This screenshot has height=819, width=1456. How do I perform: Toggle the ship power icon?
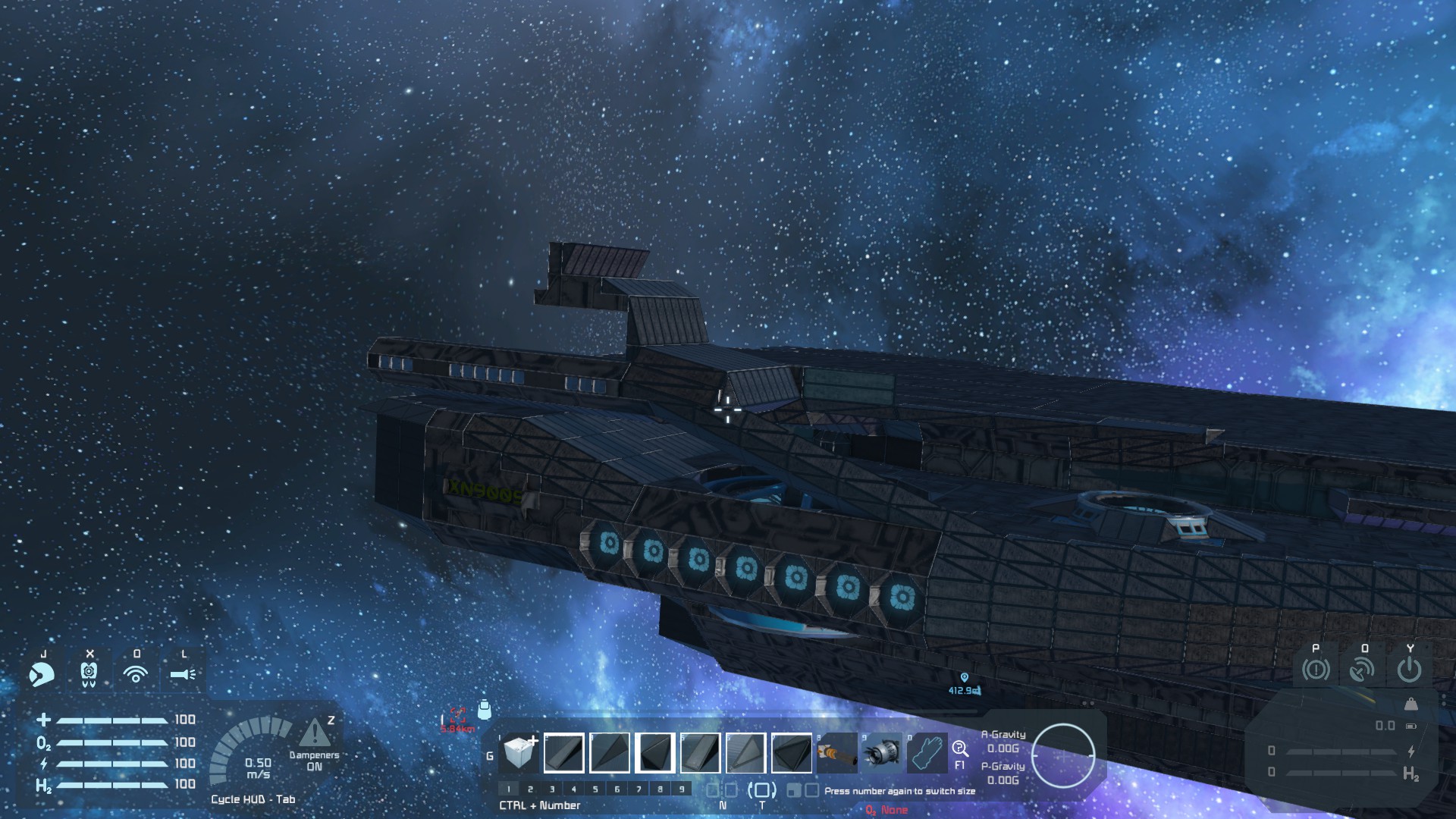(x=1409, y=670)
